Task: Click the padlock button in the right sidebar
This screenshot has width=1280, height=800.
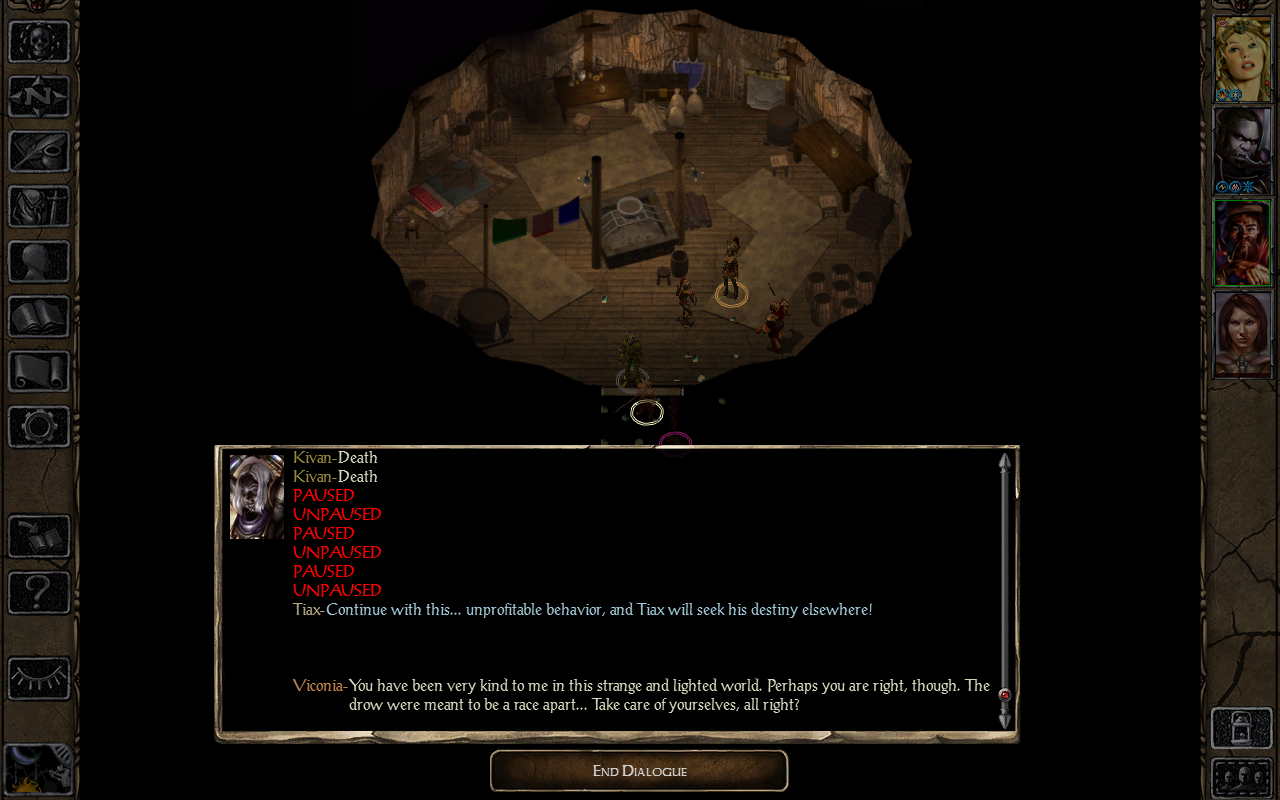Action: [x=1241, y=728]
